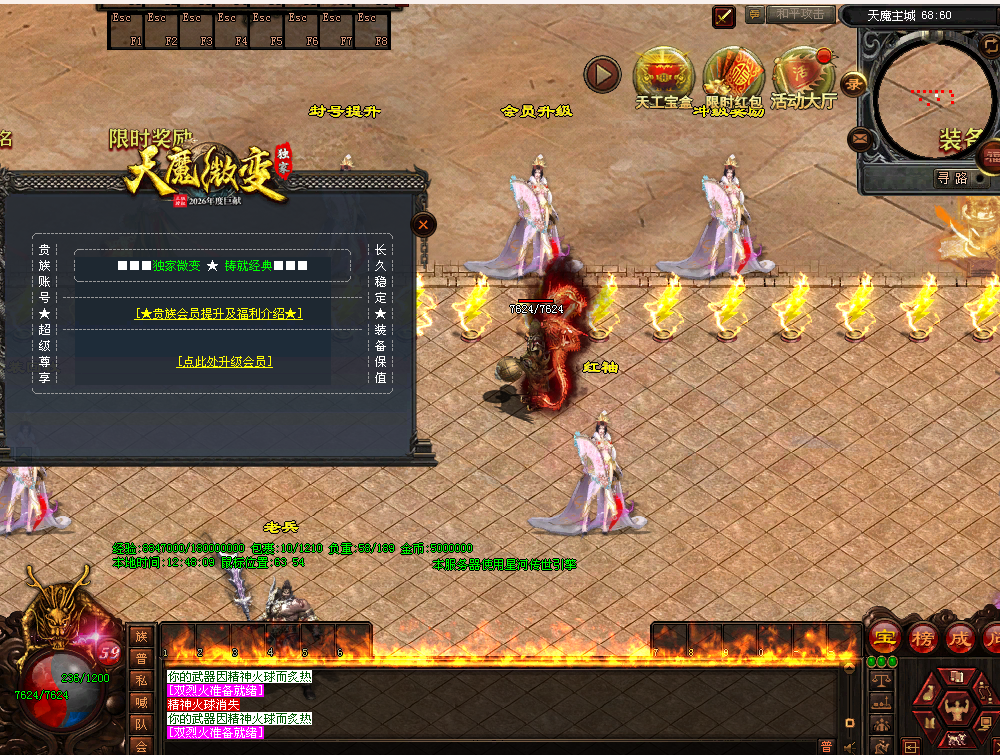Select the 喊 shout chat channel tab
The width and height of the screenshot is (1000, 755).
(x=141, y=702)
